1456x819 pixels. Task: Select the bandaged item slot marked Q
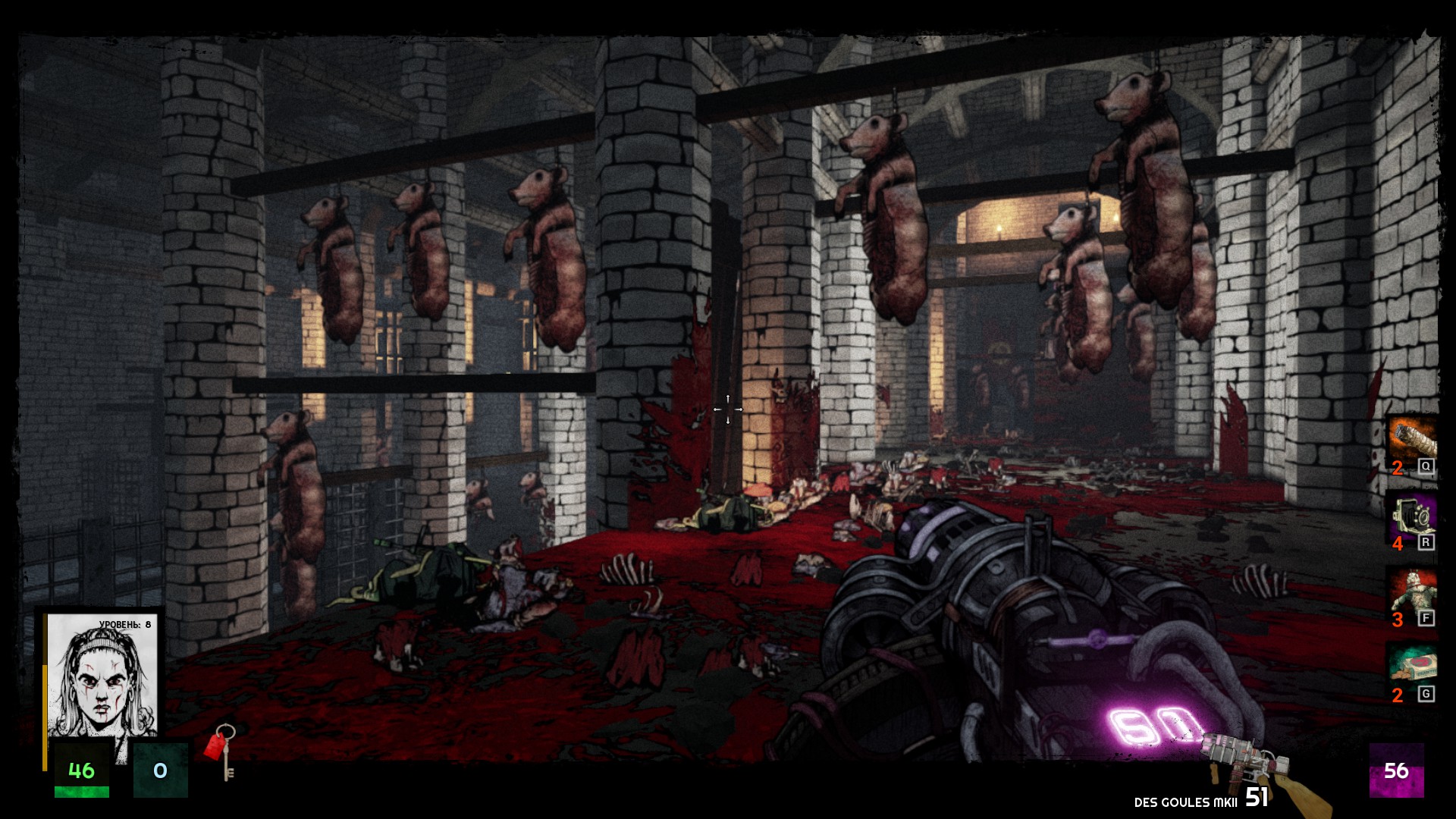pyautogui.click(x=1412, y=440)
